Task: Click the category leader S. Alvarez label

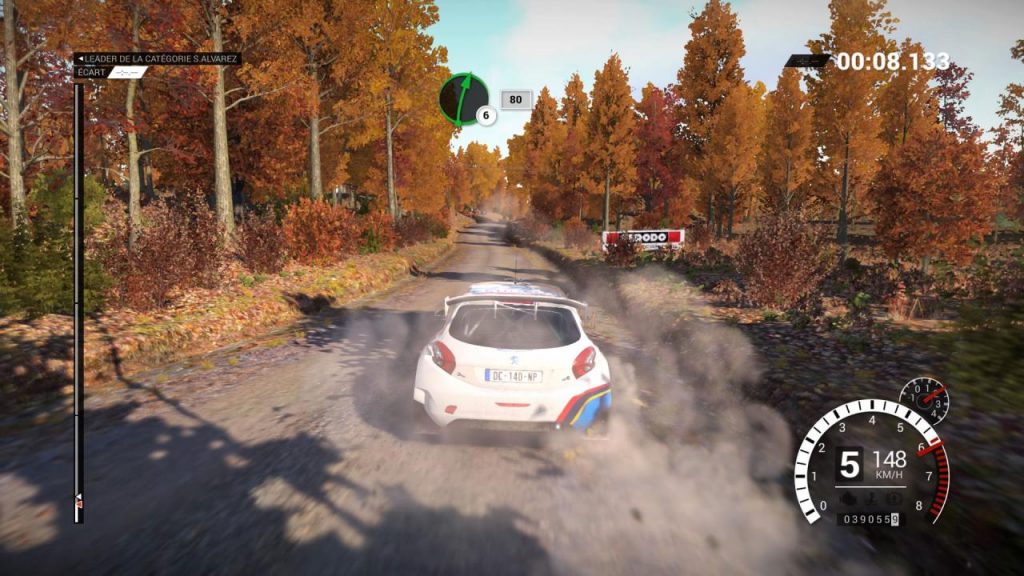Action: 158,59
